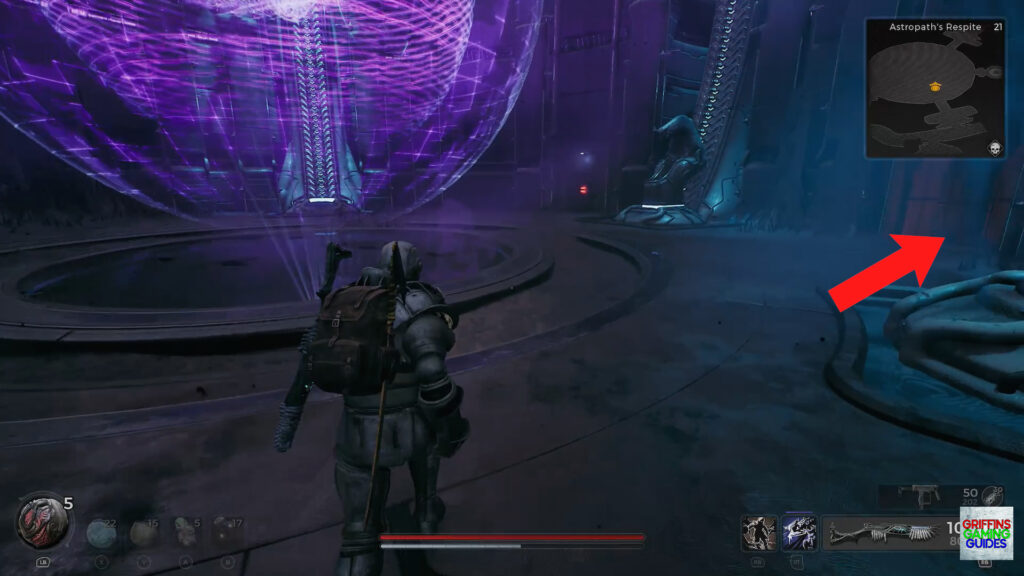
Task: Use the red relic heart item
Action: click(40, 523)
